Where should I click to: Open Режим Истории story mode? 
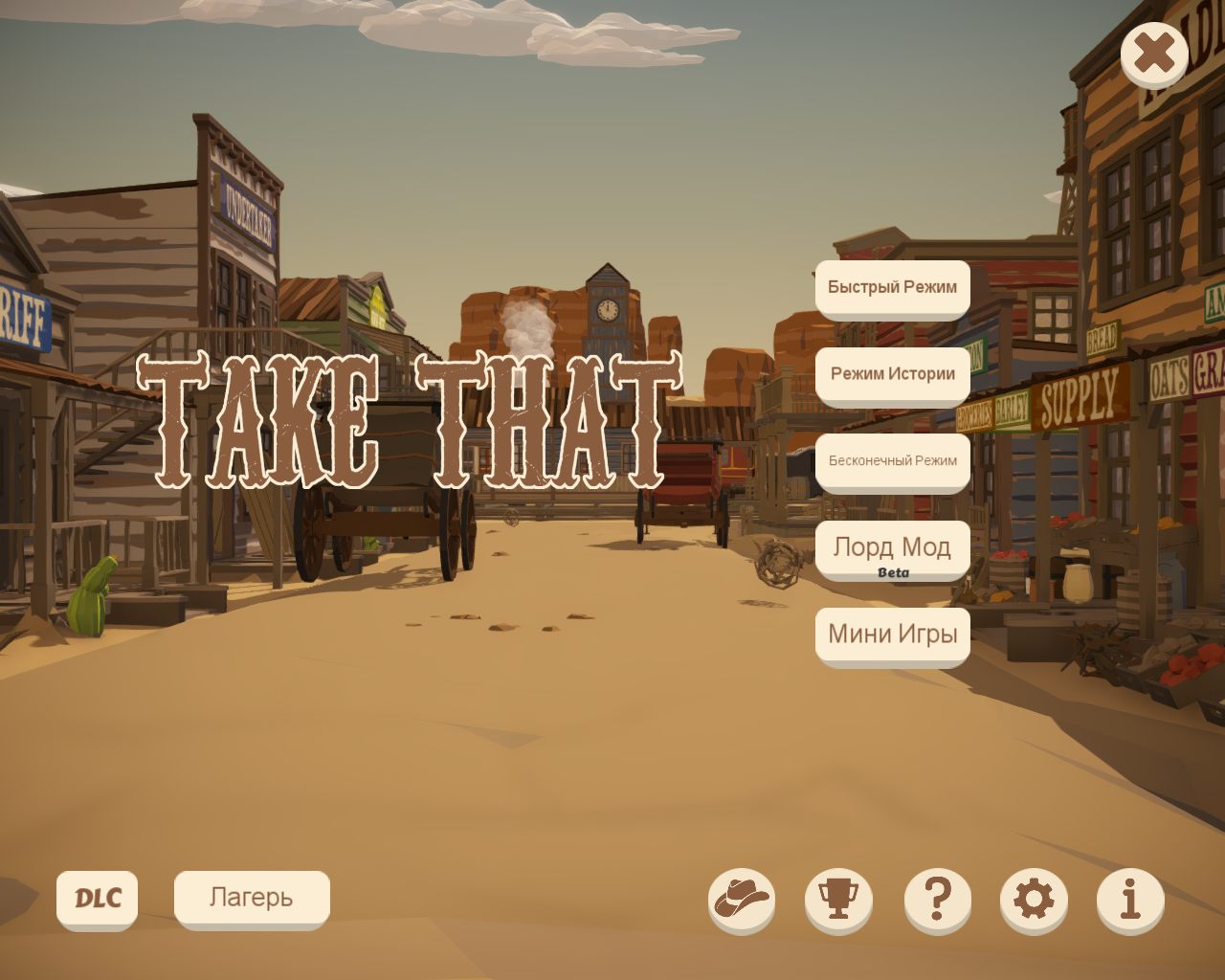pyautogui.click(x=892, y=374)
